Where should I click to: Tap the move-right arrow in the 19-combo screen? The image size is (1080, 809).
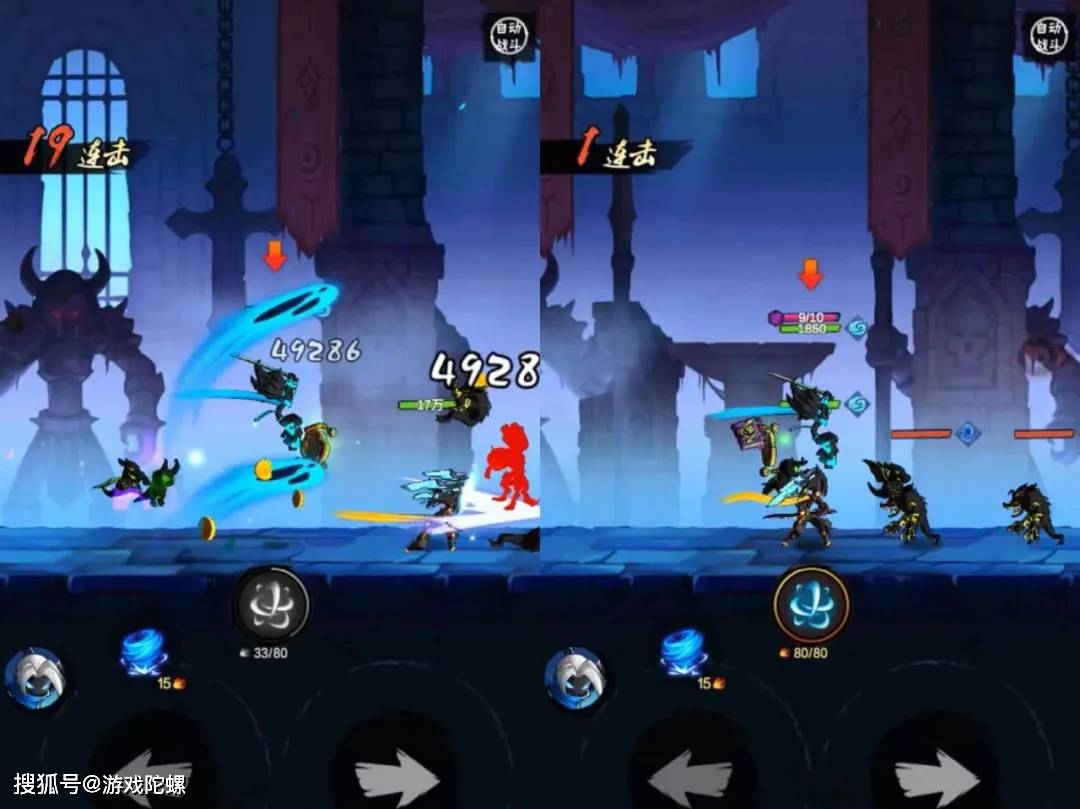click(397, 775)
